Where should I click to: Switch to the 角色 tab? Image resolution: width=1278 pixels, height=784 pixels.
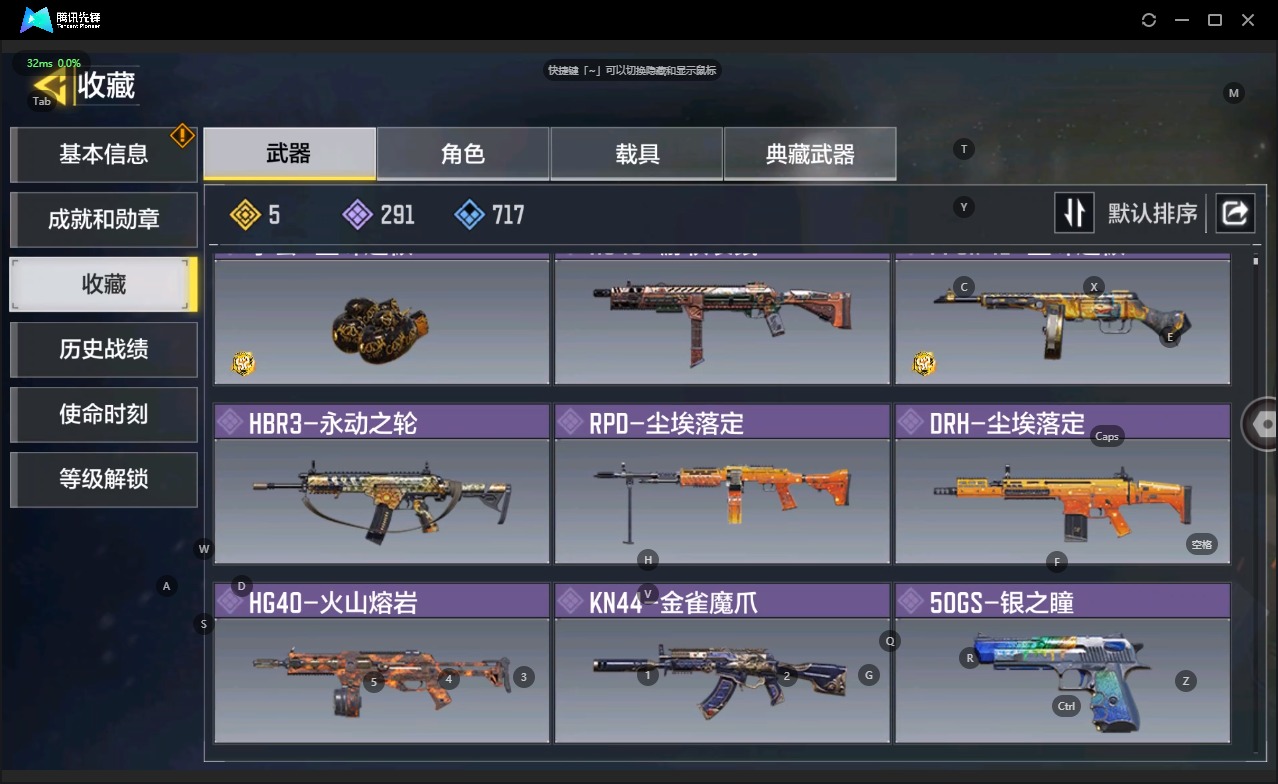(x=463, y=154)
